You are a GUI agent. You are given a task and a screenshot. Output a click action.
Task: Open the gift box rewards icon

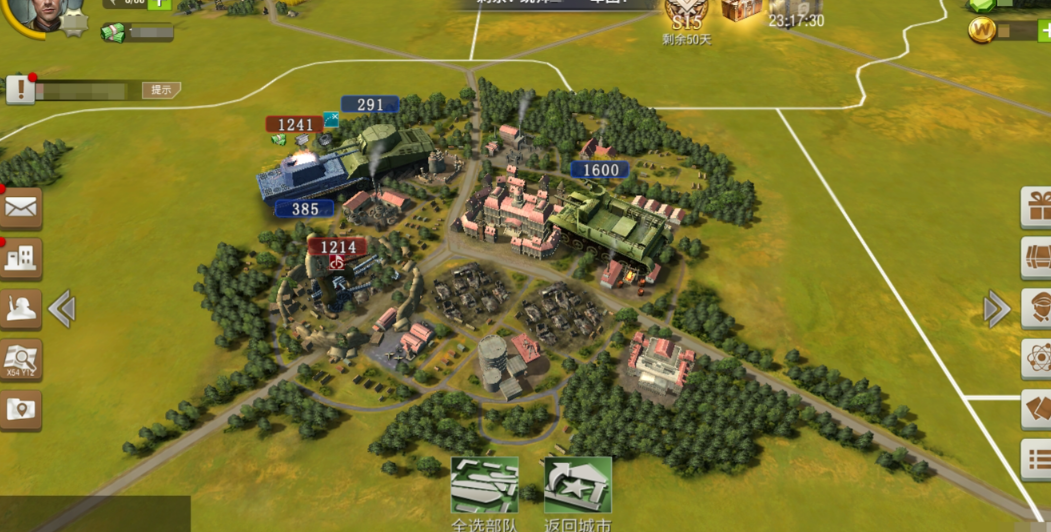coord(1037,207)
